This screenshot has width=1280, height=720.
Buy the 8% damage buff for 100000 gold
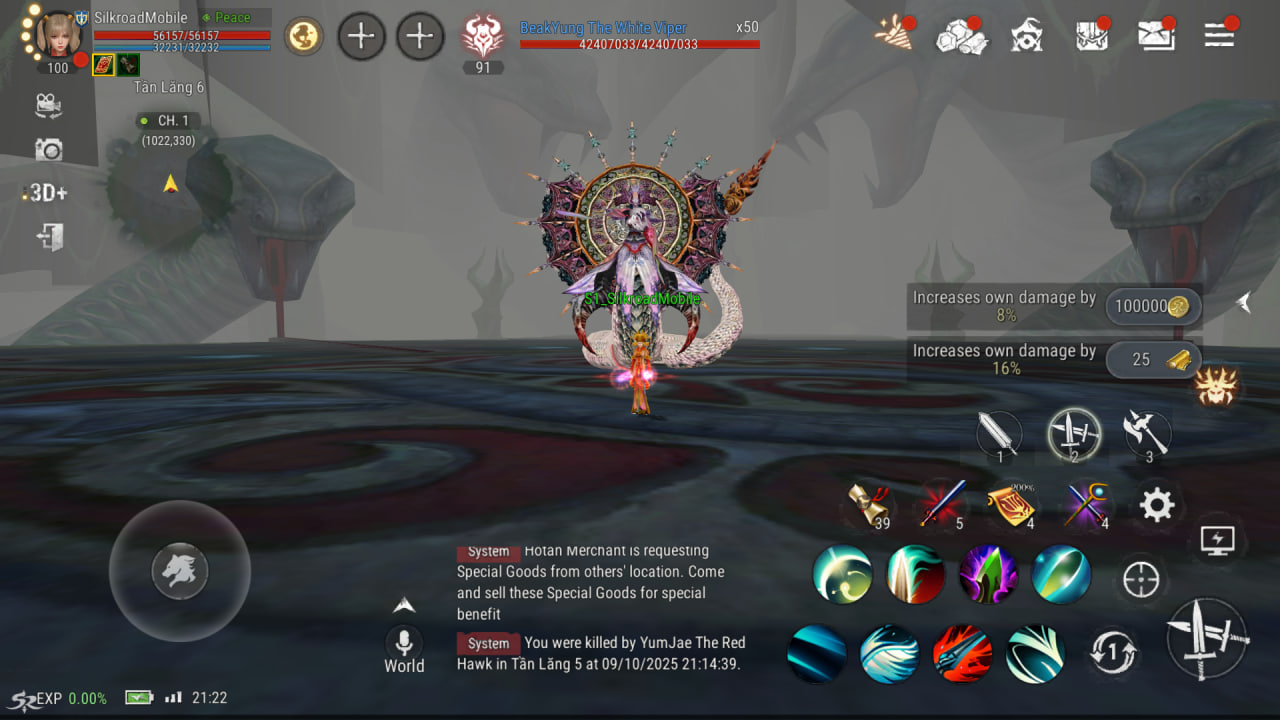[1152, 307]
